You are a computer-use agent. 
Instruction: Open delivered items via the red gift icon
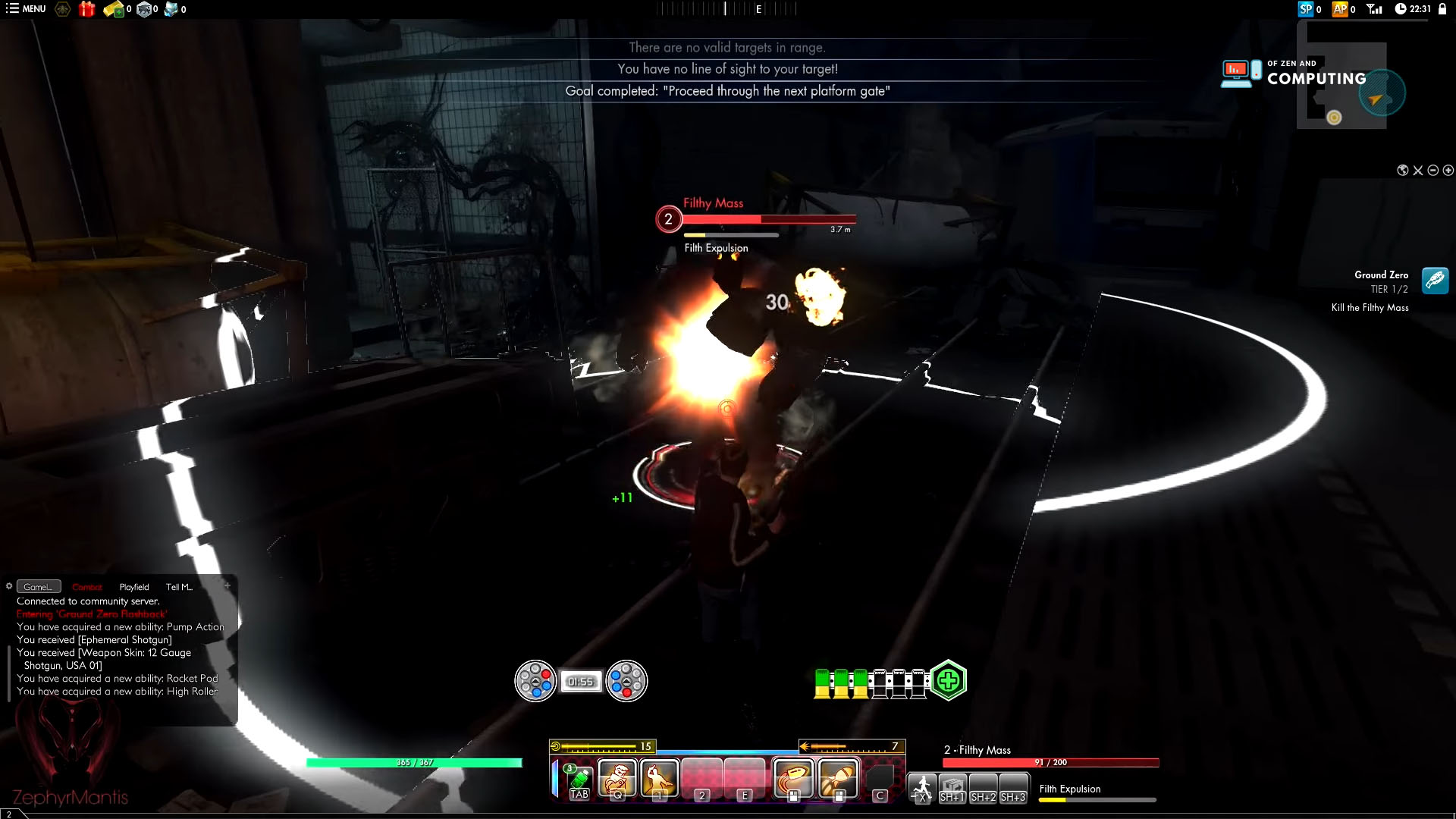click(88, 10)
